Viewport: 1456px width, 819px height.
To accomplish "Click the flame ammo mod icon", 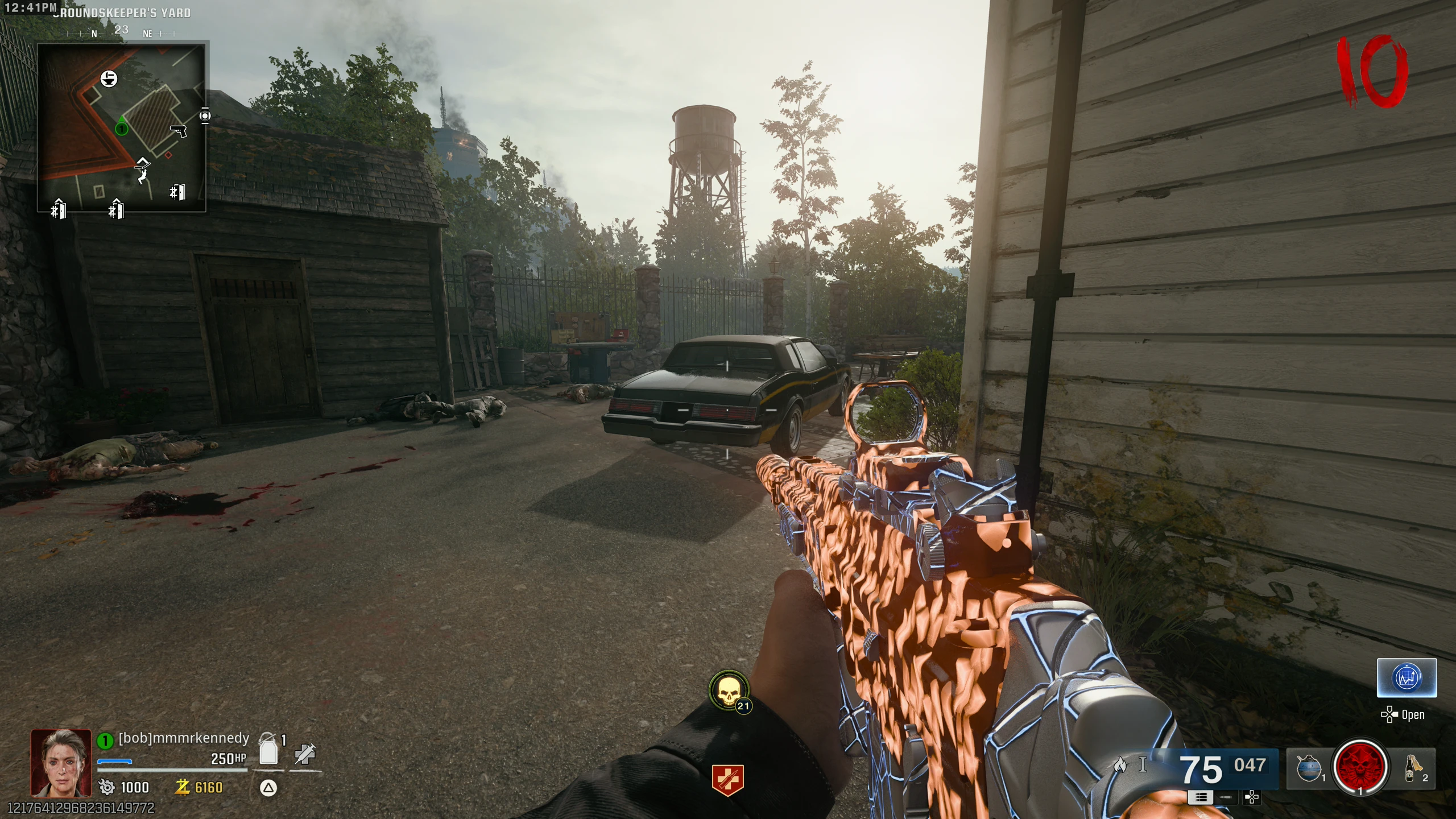I will coord(1120,765).
